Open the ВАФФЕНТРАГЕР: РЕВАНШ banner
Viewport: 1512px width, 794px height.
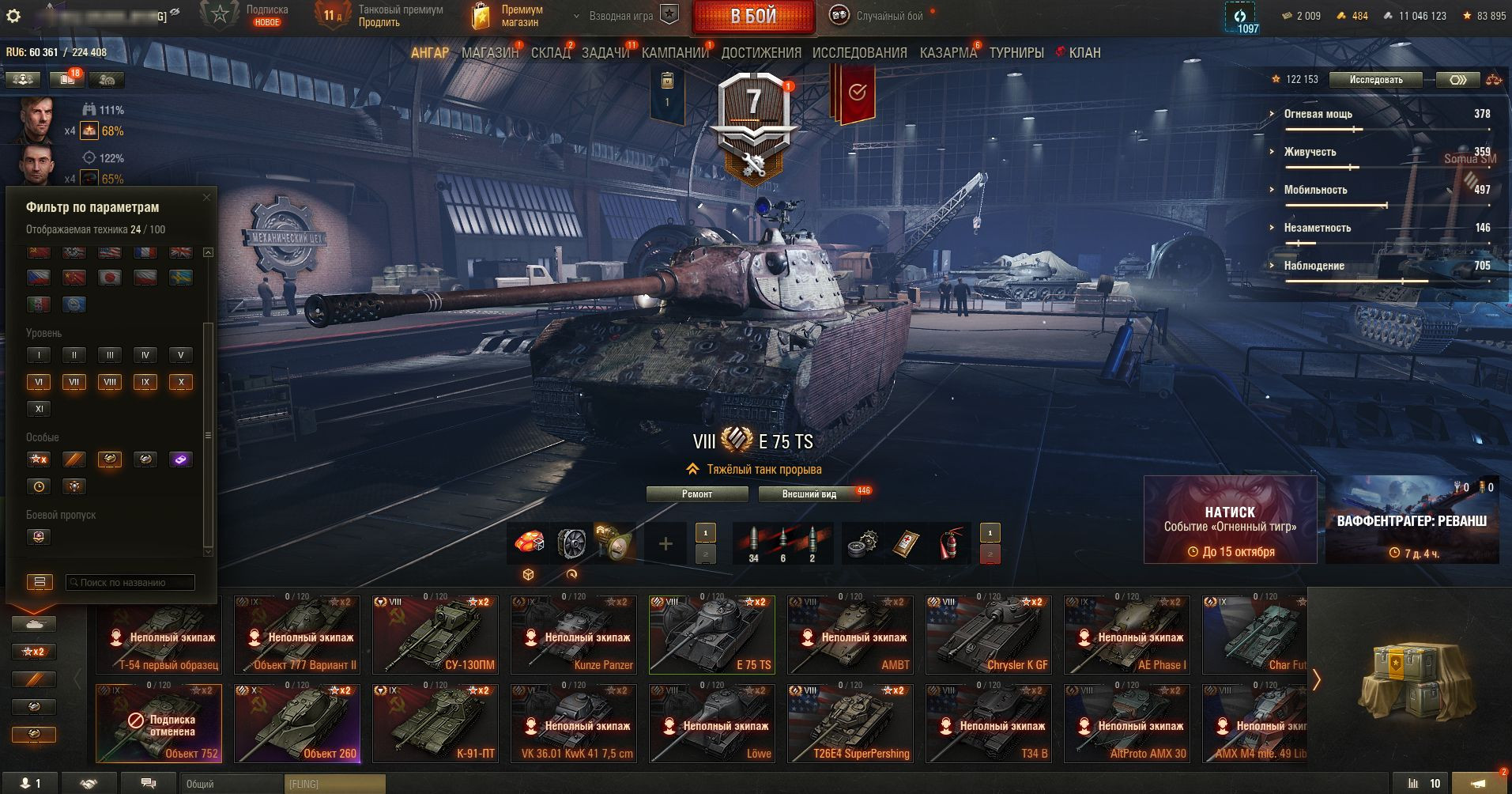point(1412,520)
